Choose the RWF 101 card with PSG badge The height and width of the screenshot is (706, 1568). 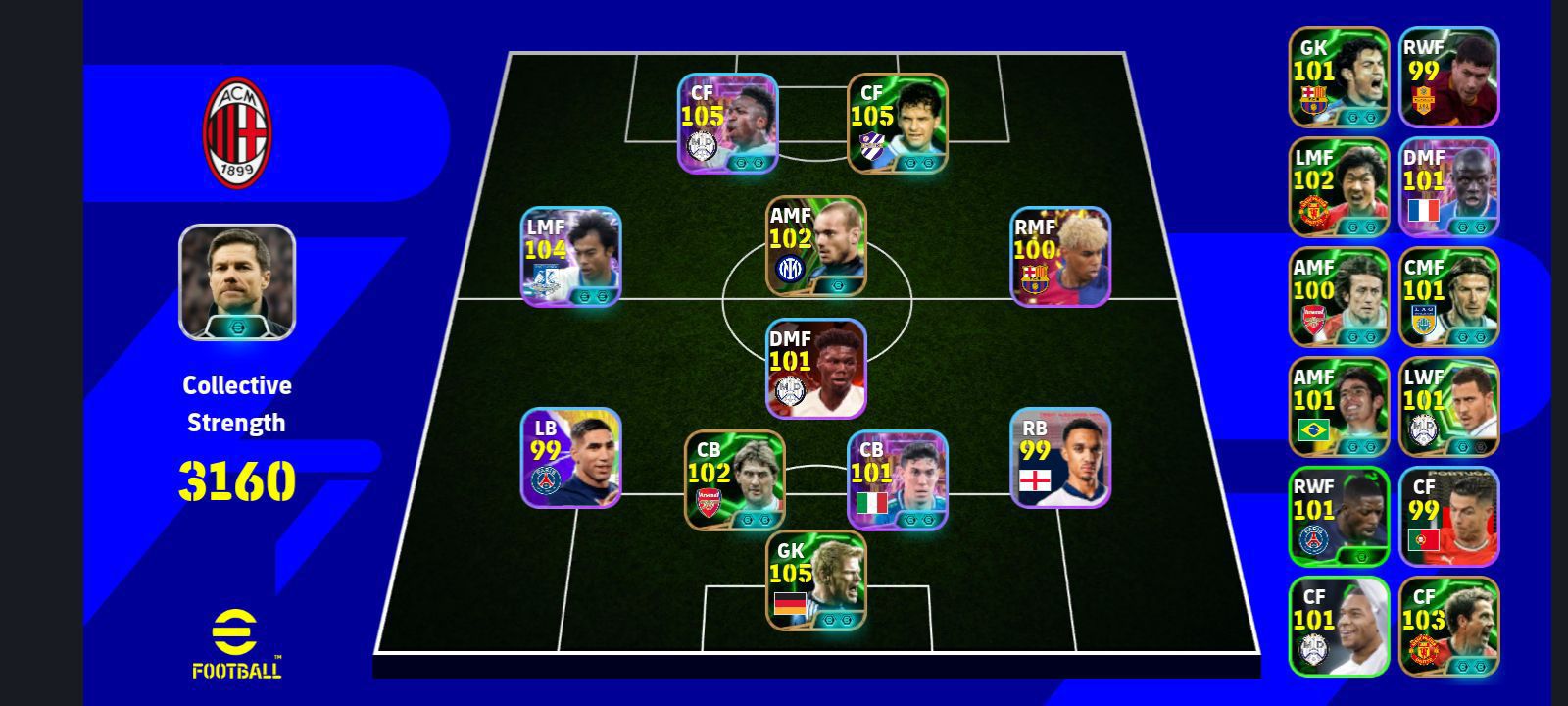coord(1339,517)
